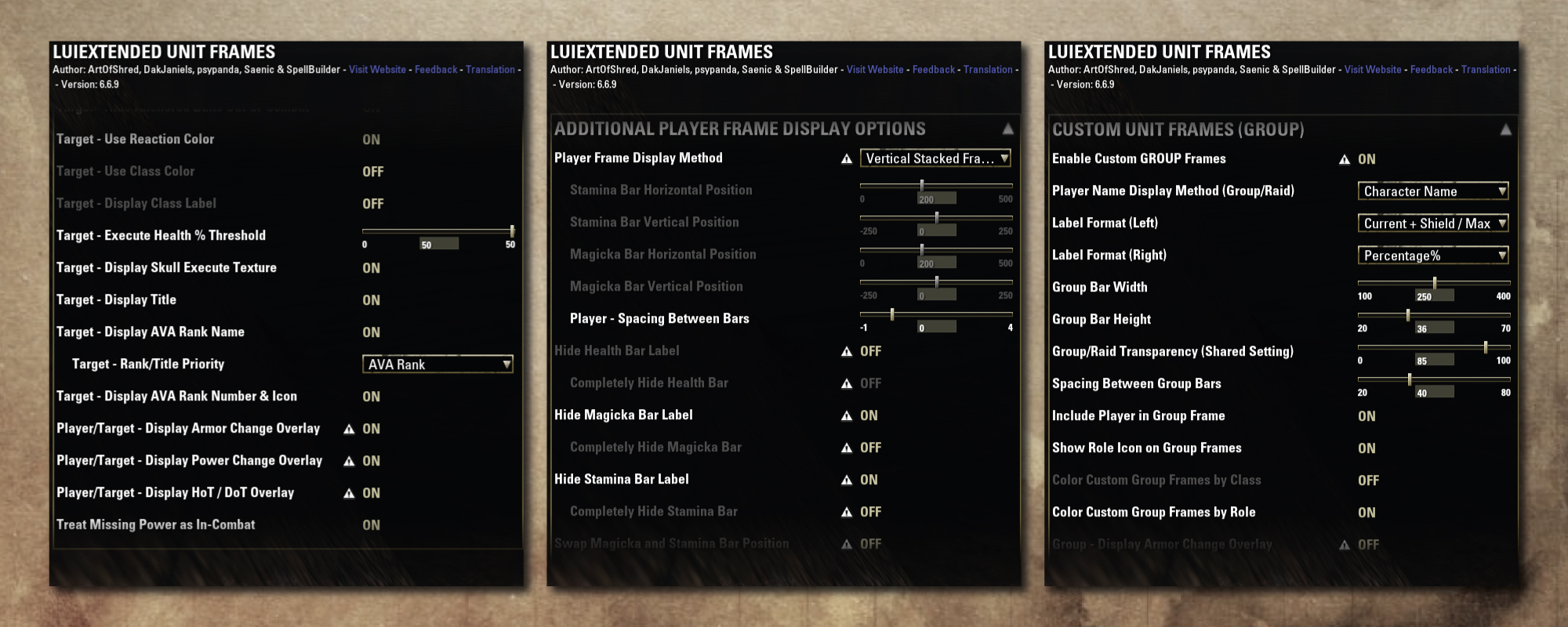Image resolution: width=1568 pixels, height=627 pixels.
Task: Toggle Enable Custom GROUP Frames
Action: coord(1367,159)
